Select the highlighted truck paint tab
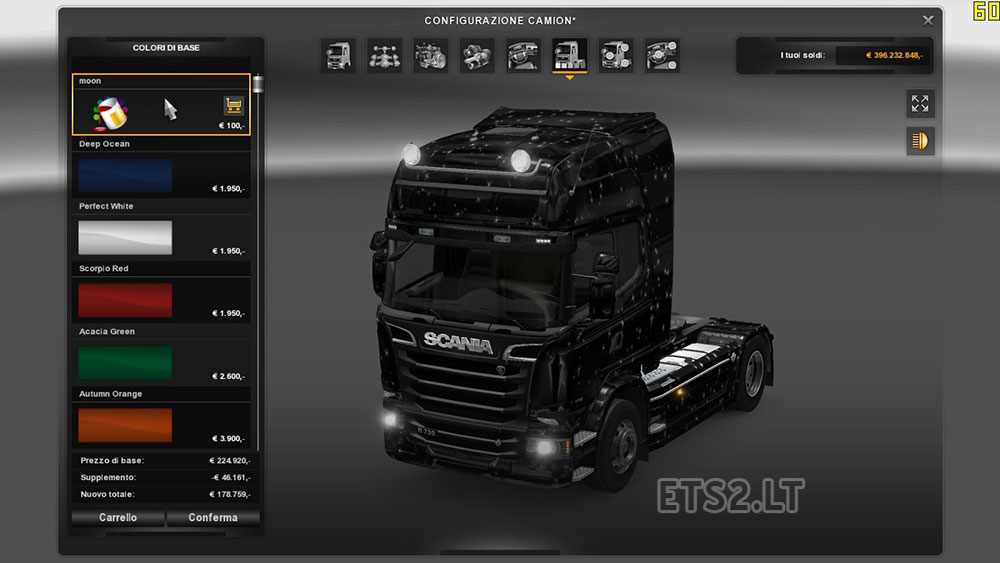The width and height of the screenshot is (1000, 563). click(x=570, y=56)
